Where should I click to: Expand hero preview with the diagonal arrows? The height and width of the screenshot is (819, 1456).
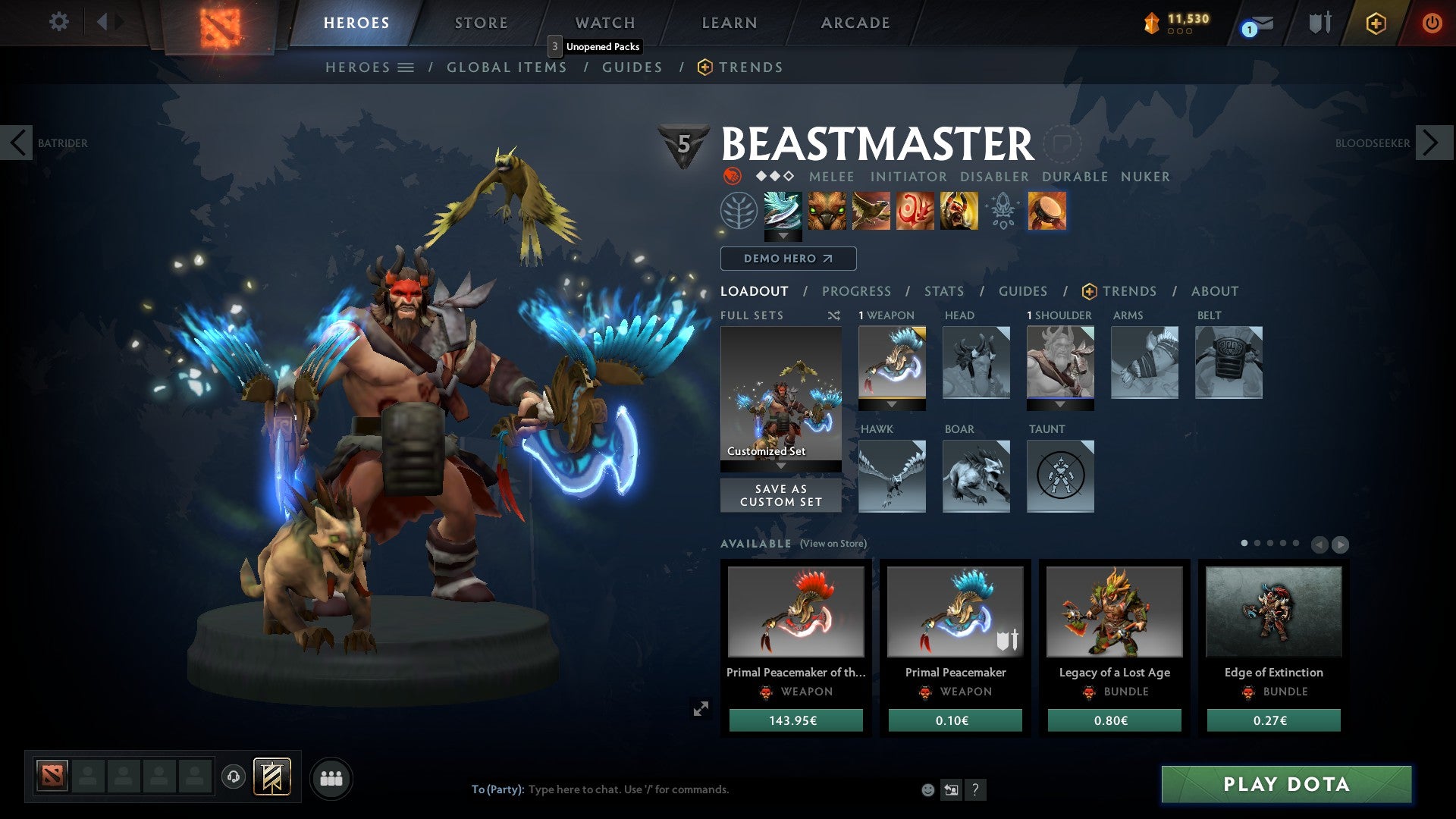pos(701,708)
